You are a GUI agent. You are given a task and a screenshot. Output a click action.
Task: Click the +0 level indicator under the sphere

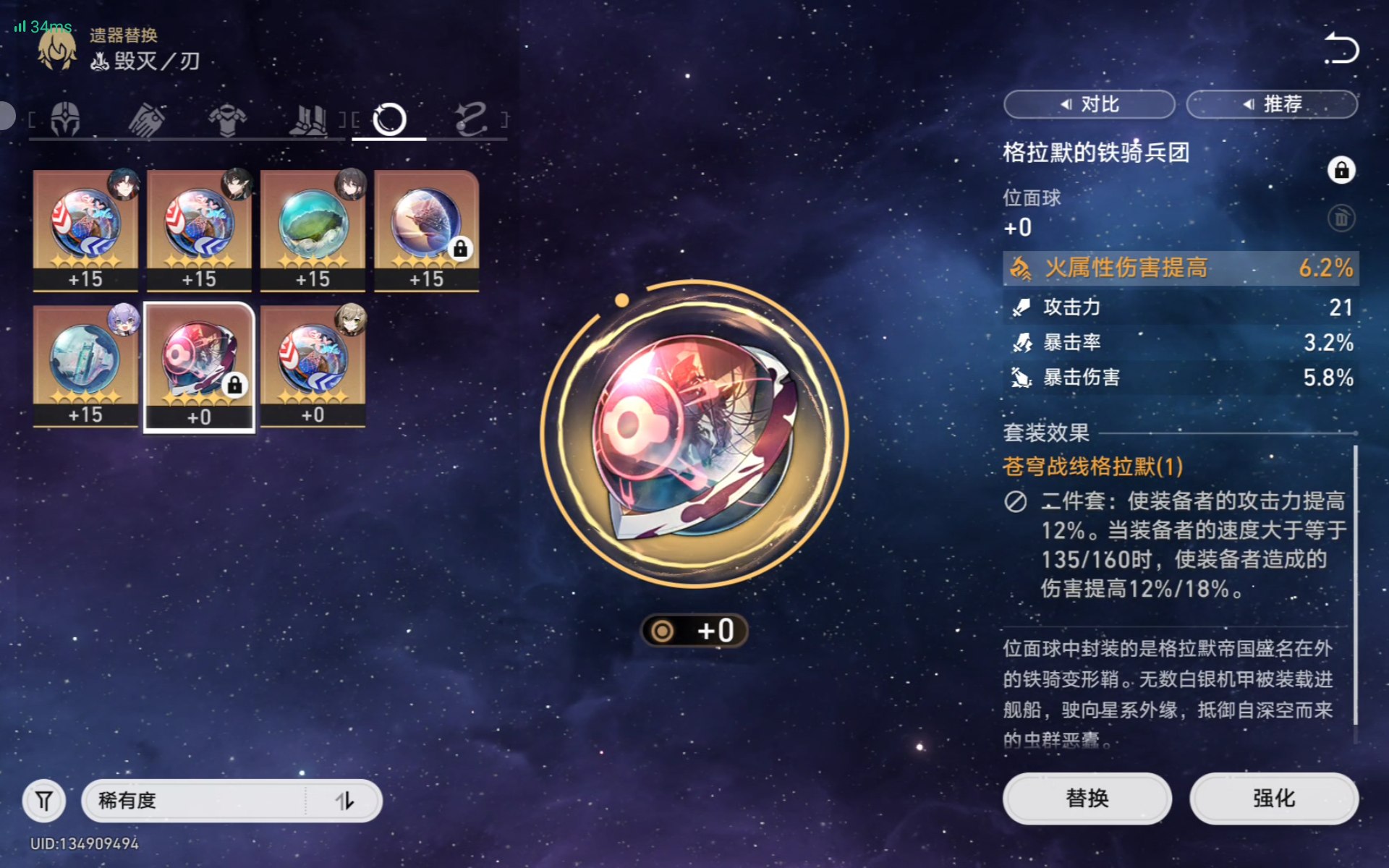694,630
